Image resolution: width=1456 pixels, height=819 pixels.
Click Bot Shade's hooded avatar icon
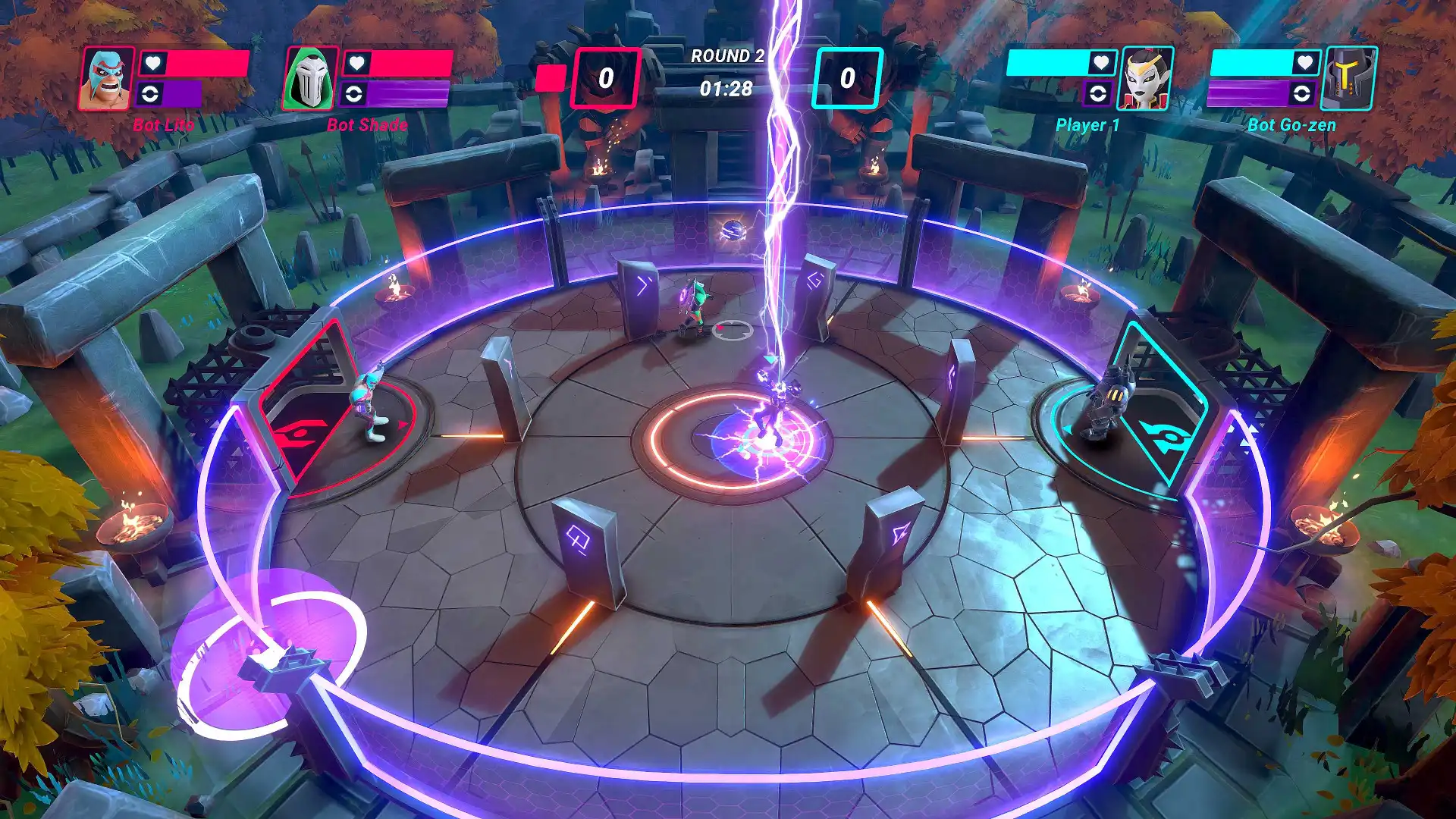click(312, 78)
